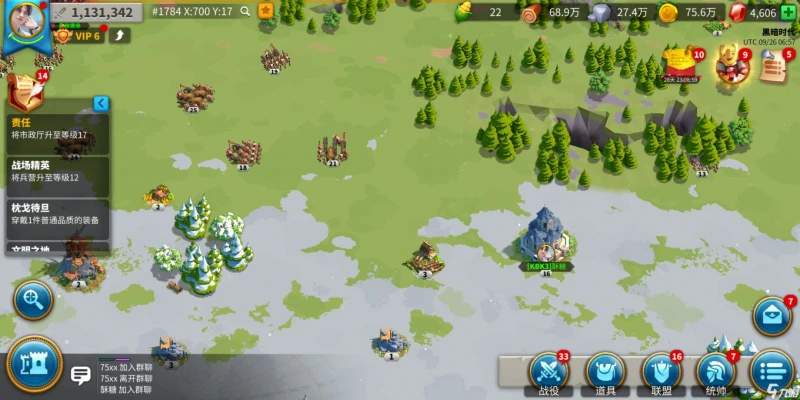800x400 pixels.
Task: Select the 战场精英 quest entry
Action: pyautogui.click(x=55, y=171)
